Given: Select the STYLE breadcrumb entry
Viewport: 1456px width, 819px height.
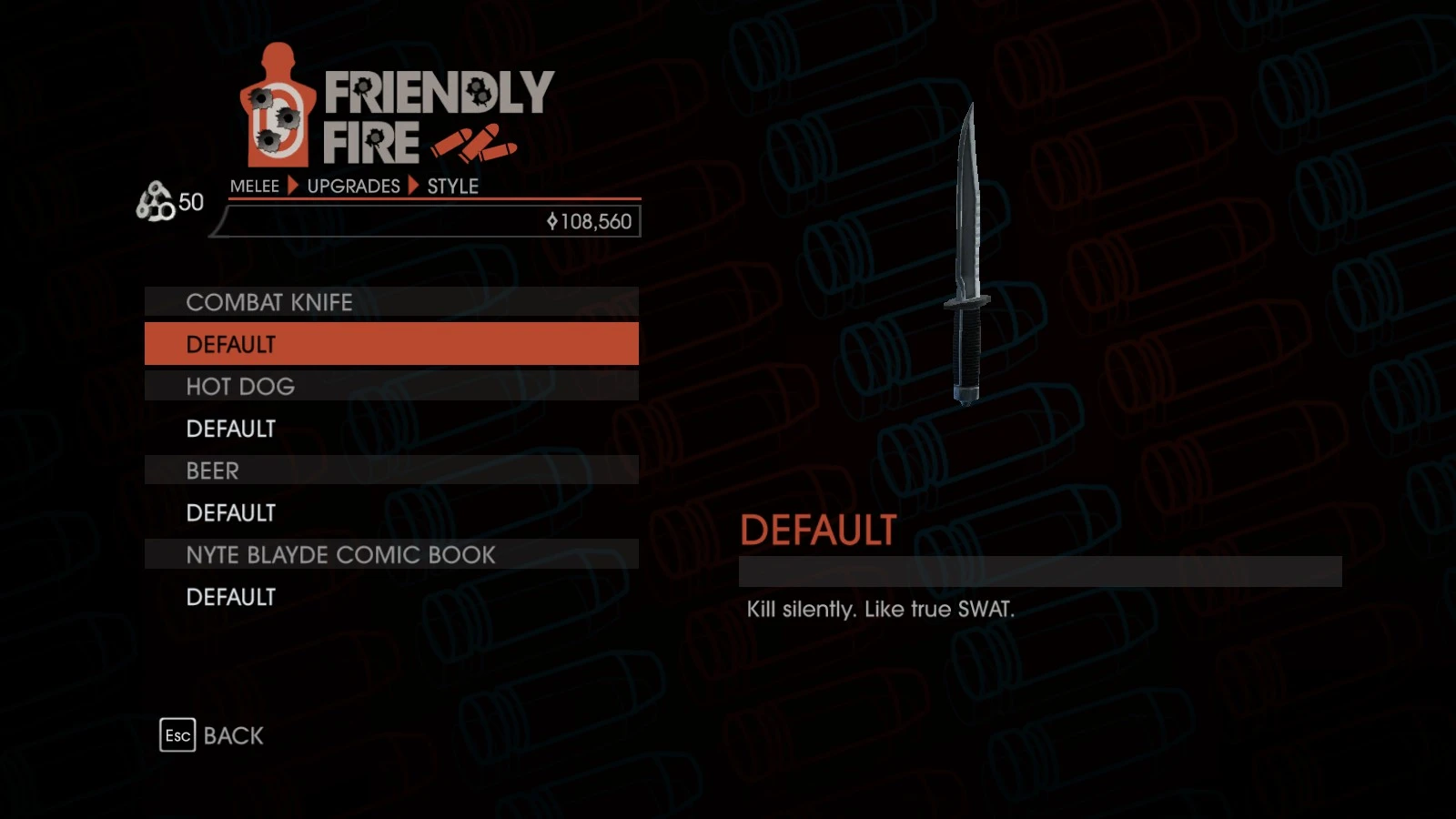Looking at the screenshot, I should point(453,187).
